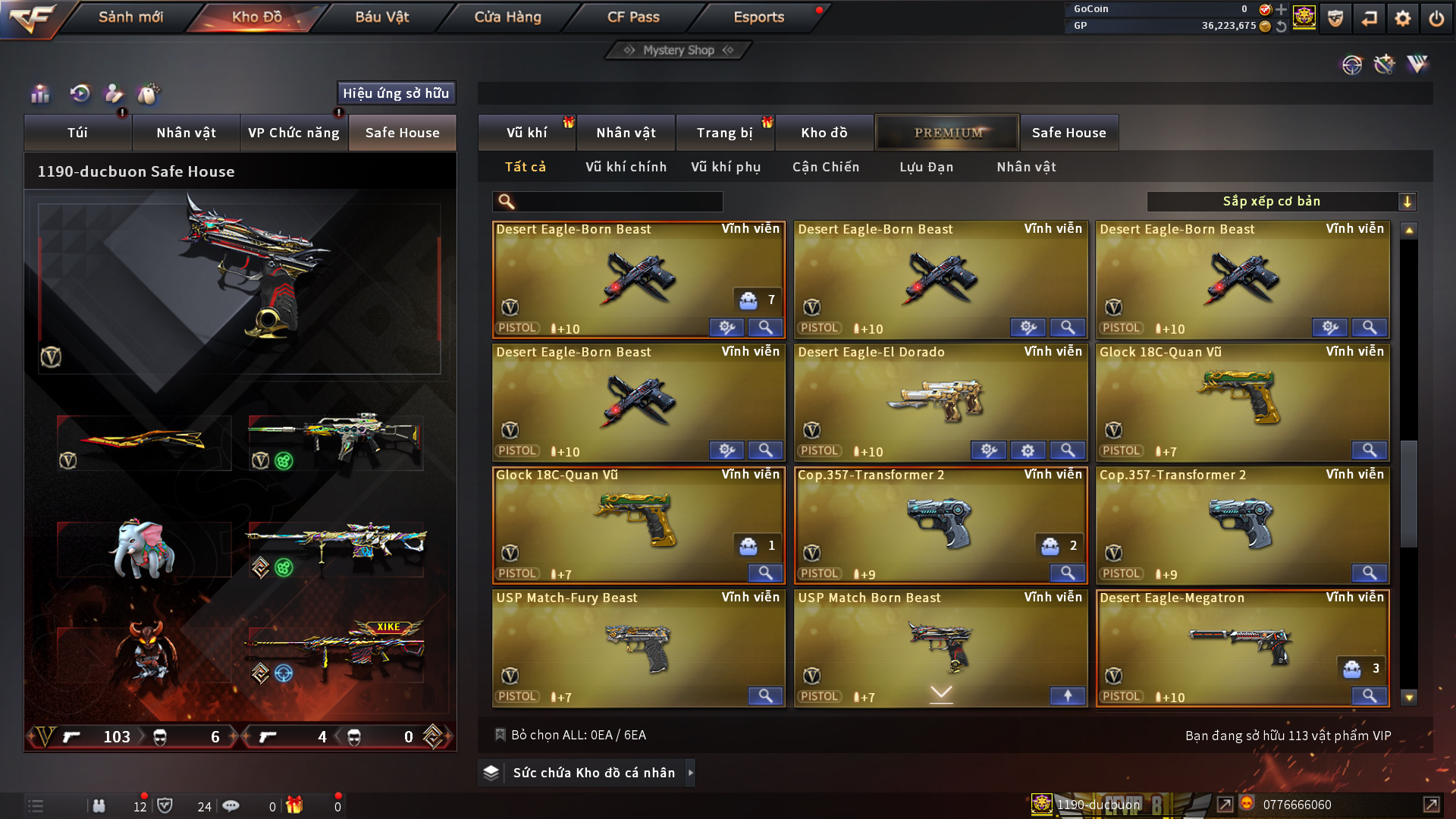Select the Desert Eagle-El Dorado item
This screenshot has height=819, width=1456.
tap(940, 402)
